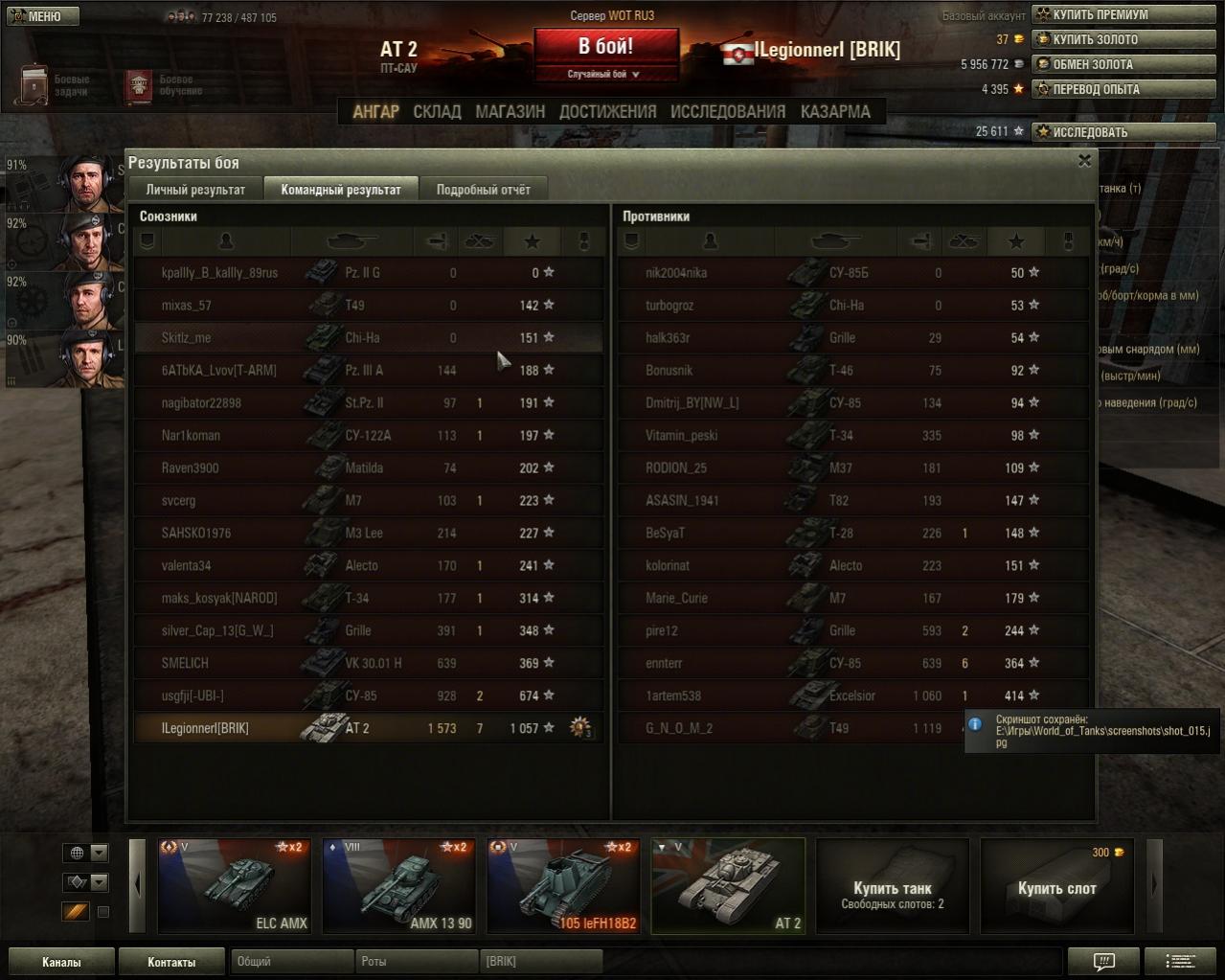Open the Случайный бой battle type dropdown
This screenshot has width=1225, height=980.
(x=604, y=74)
